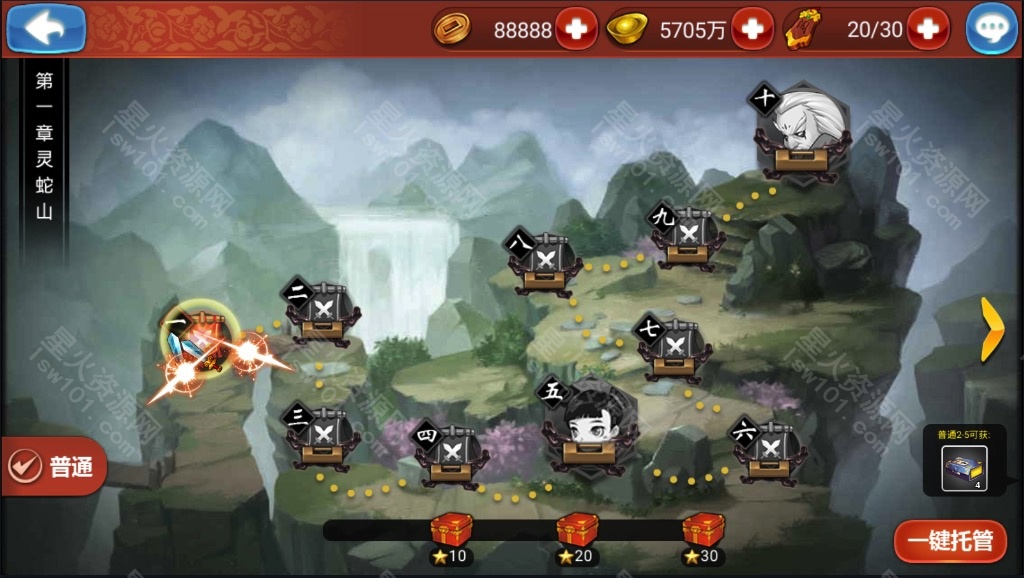
Task: Select locked stage 八
Action: pyautogui.click(x=545, y=263)
